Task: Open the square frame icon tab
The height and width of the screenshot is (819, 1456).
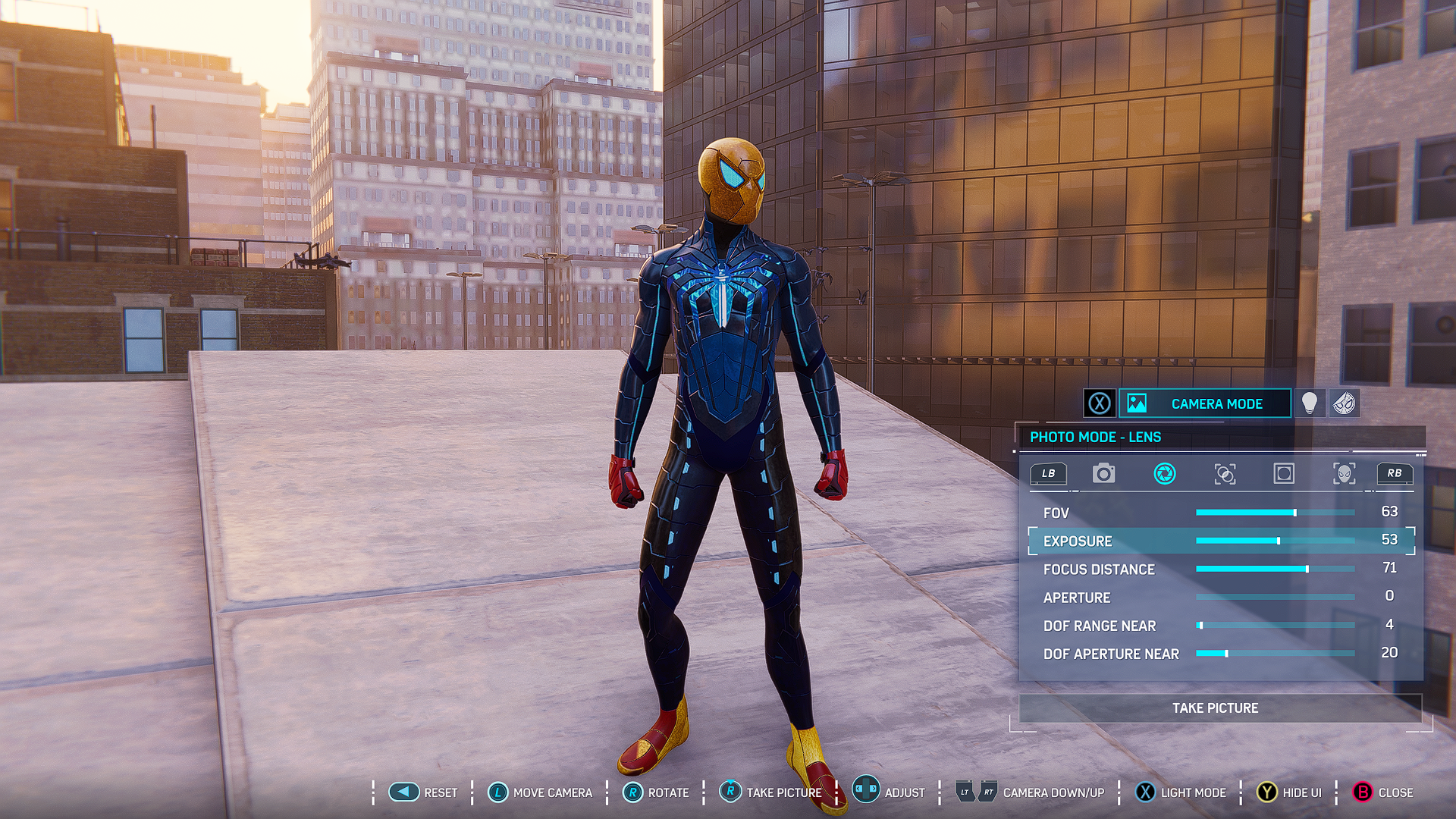Action: click(x=1284, y=474)
